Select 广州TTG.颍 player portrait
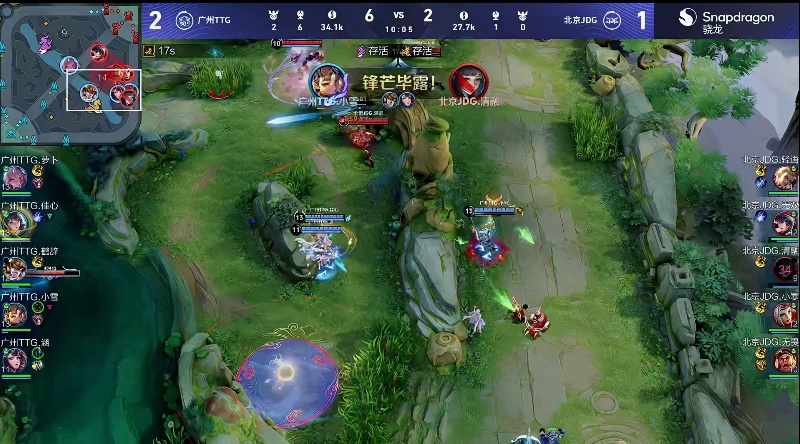Screen dimensions: 800x444 (14, 358)
